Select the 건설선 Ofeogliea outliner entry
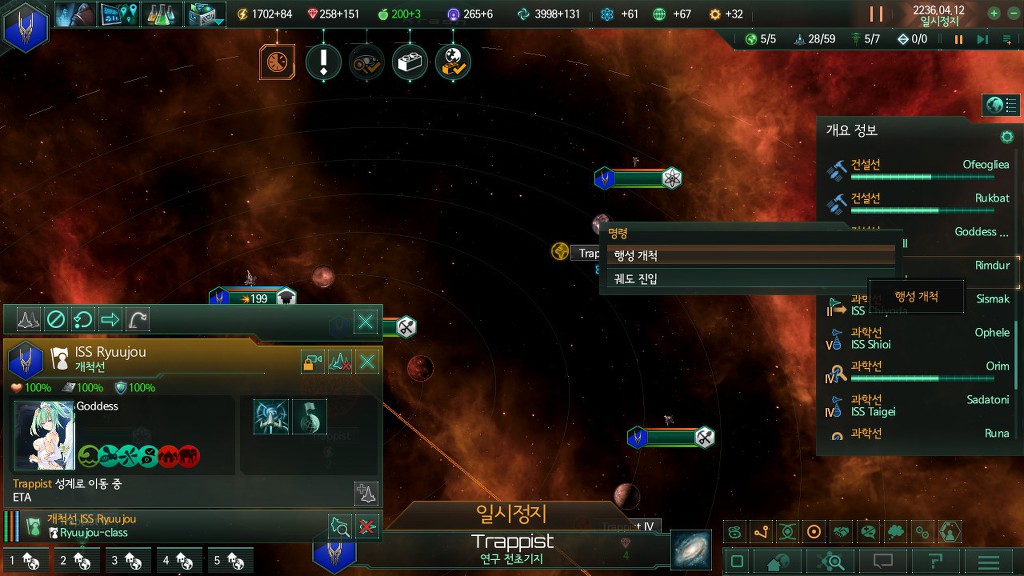This screenshot has height=576, width=1024. click(920, 170)
